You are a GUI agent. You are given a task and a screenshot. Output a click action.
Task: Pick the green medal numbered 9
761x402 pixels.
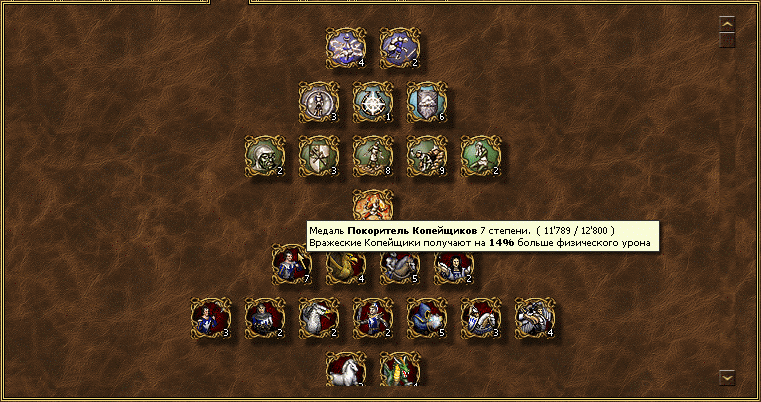pos(427,155)
